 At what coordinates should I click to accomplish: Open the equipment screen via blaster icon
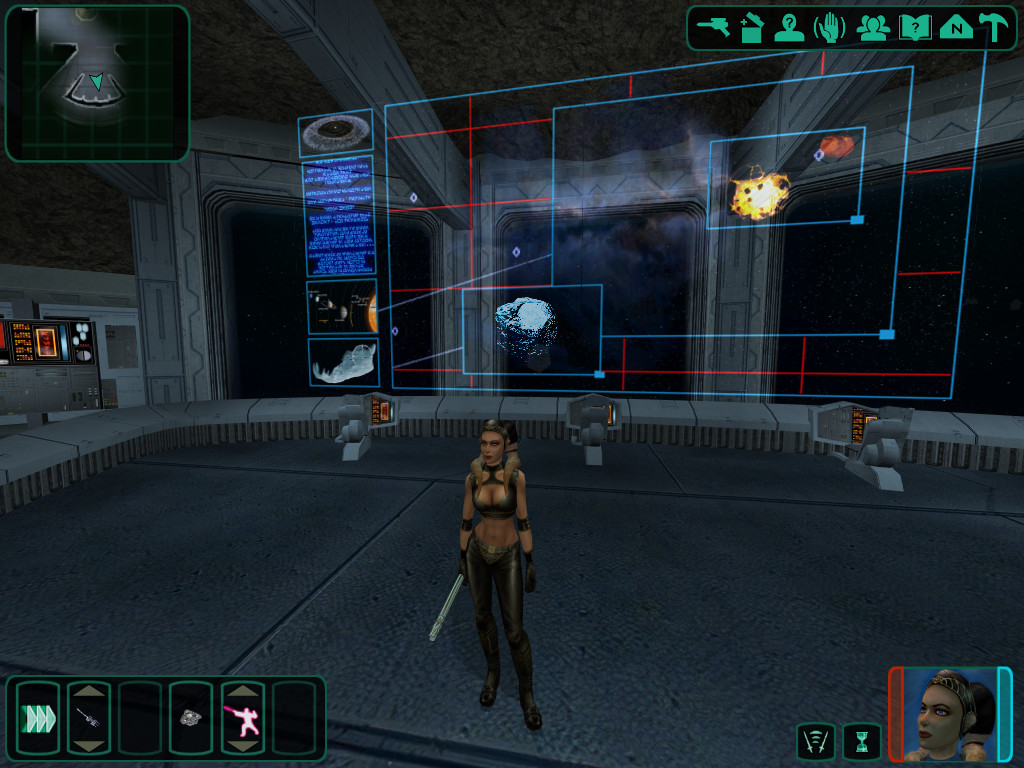(714, 27)
